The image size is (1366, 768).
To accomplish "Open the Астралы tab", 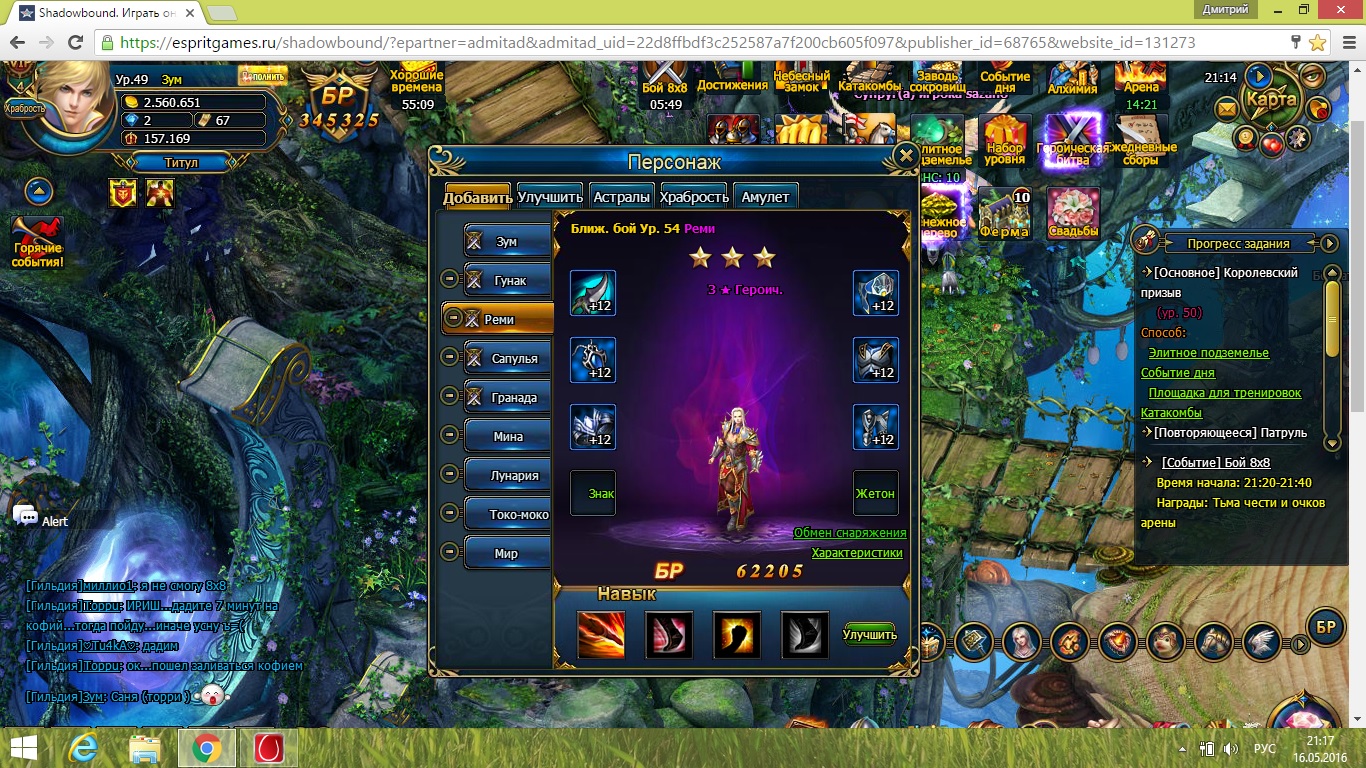I will click(621, 197).
